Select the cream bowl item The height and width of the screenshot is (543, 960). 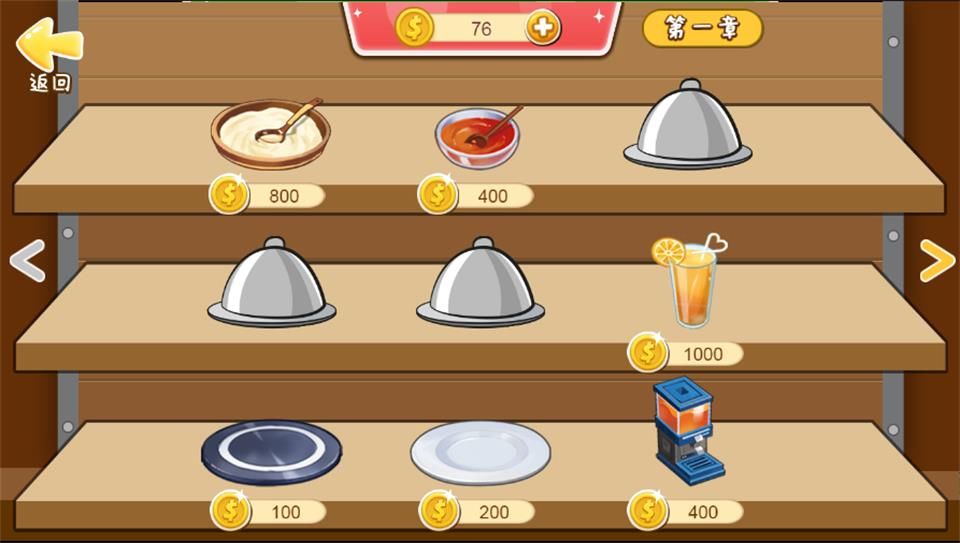tap(270, 133)
